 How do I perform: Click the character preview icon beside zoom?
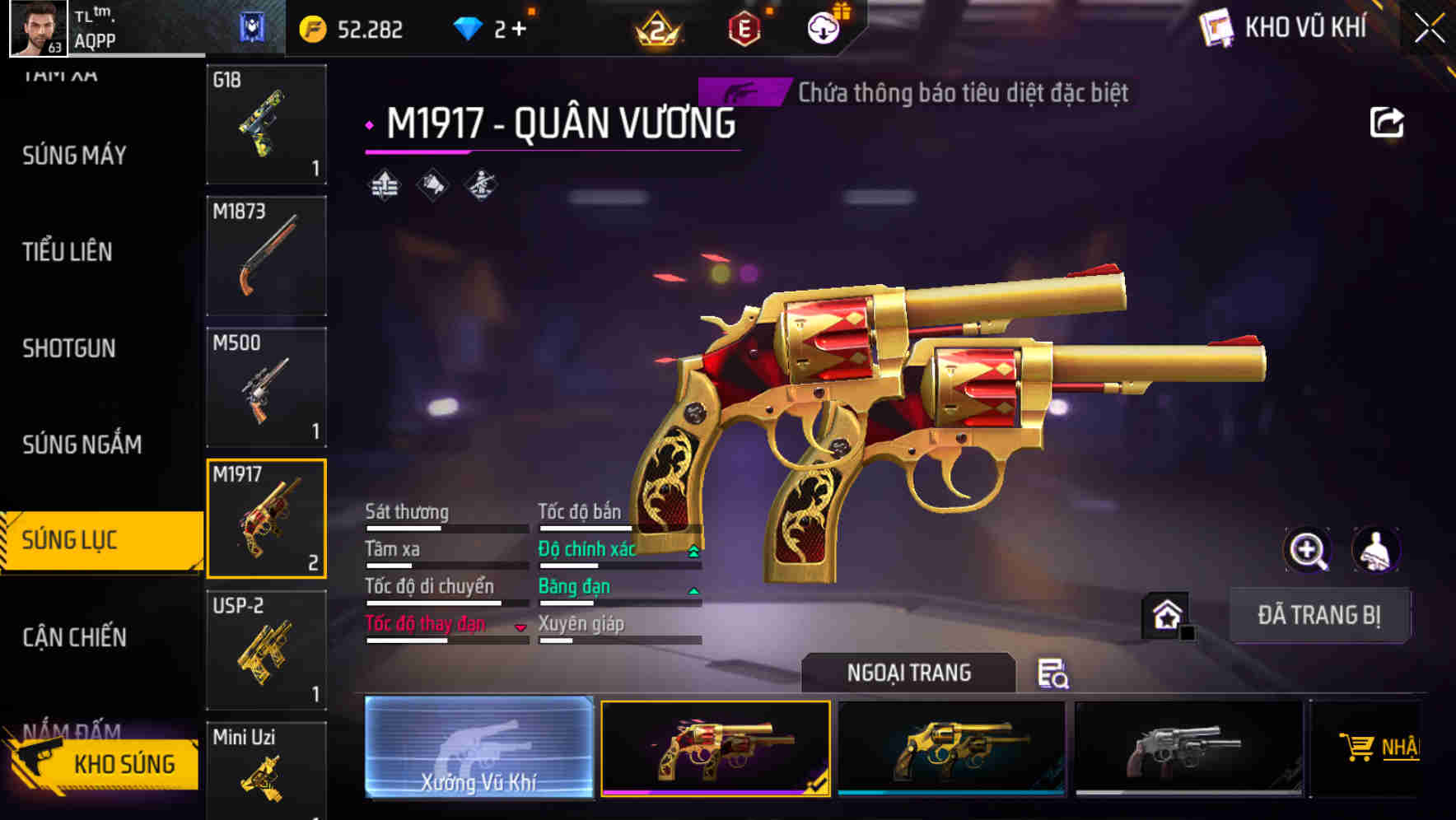pos(1377,550)
